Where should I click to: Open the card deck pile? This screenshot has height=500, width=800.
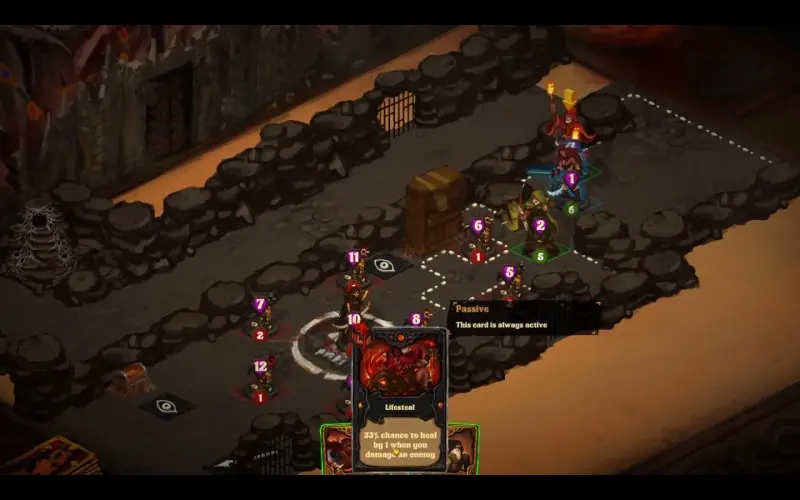(x=48, y=456)
